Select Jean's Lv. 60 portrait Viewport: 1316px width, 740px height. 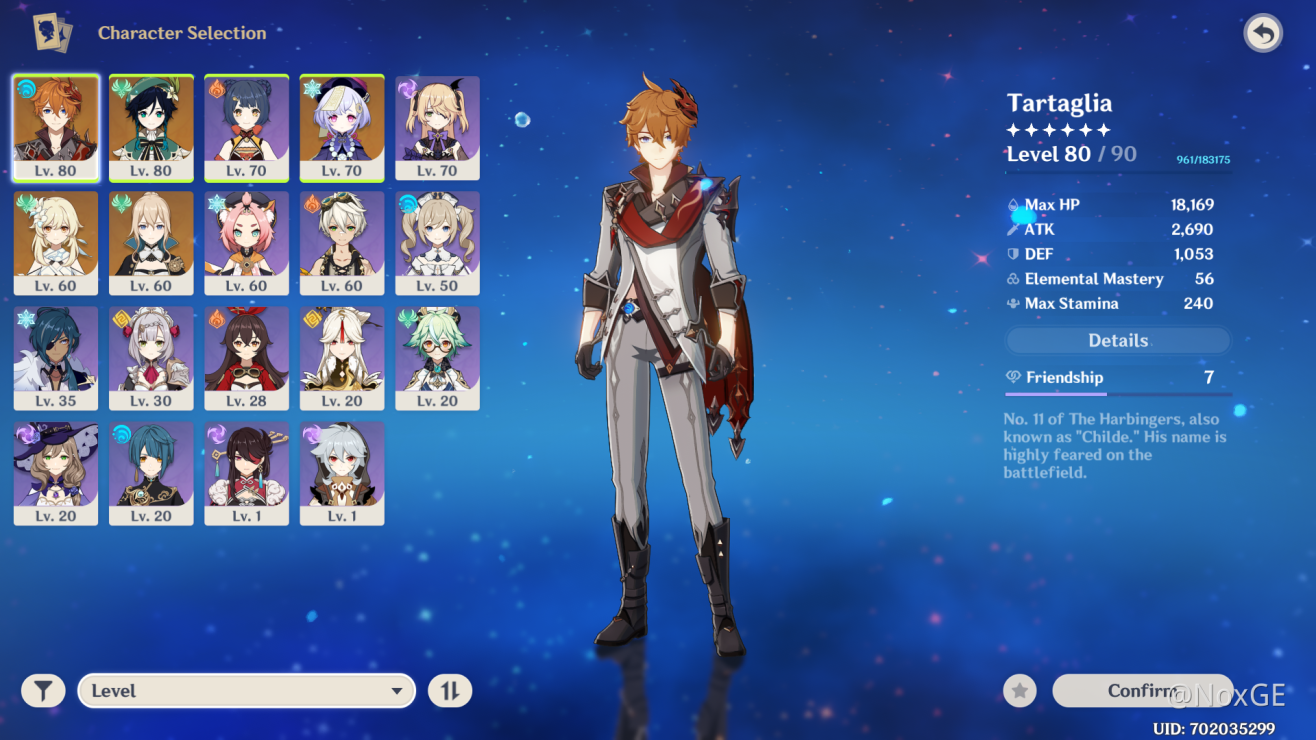(x=151, y=243)
